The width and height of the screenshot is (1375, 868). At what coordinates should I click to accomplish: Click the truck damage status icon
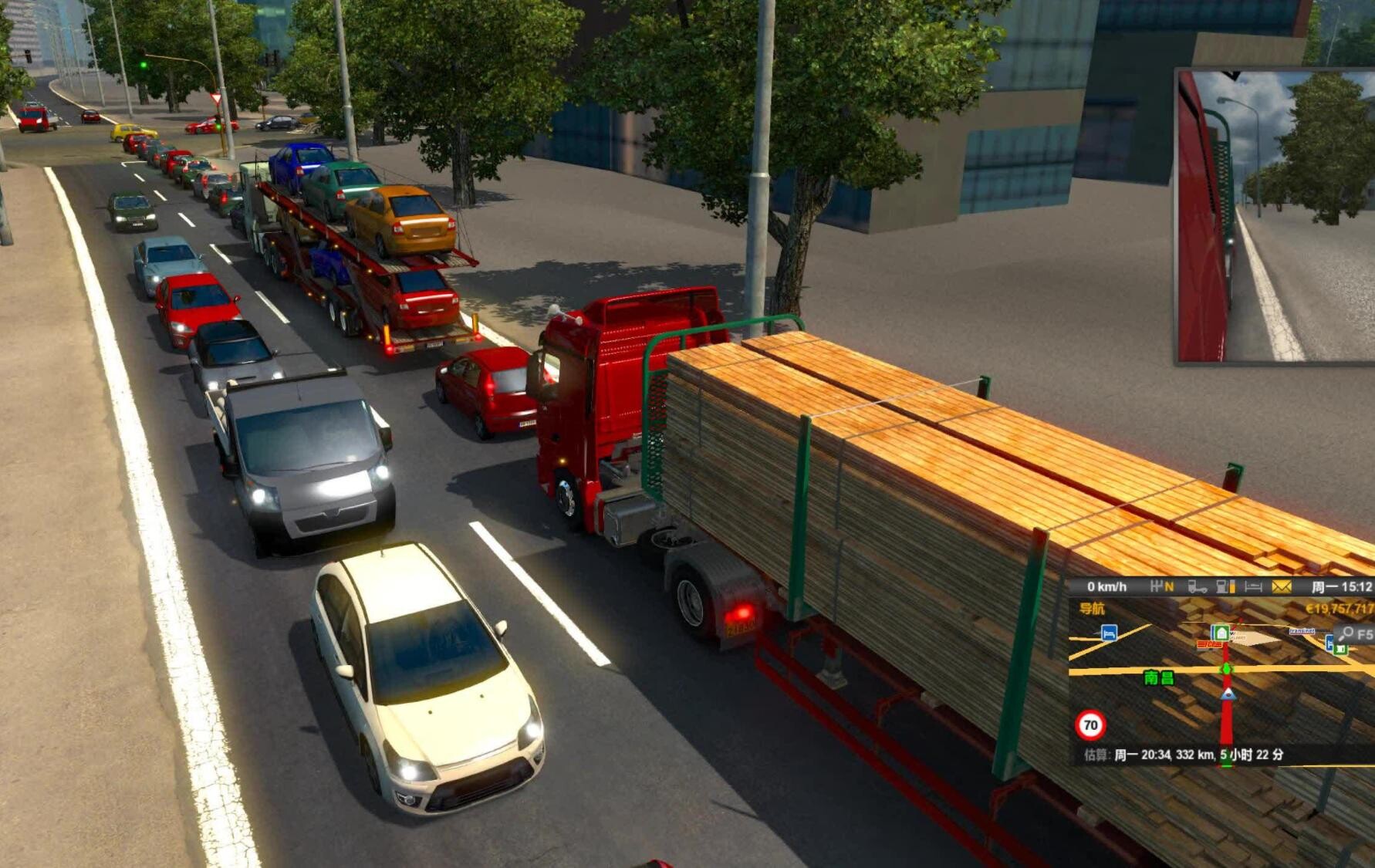coord(1197,587)
